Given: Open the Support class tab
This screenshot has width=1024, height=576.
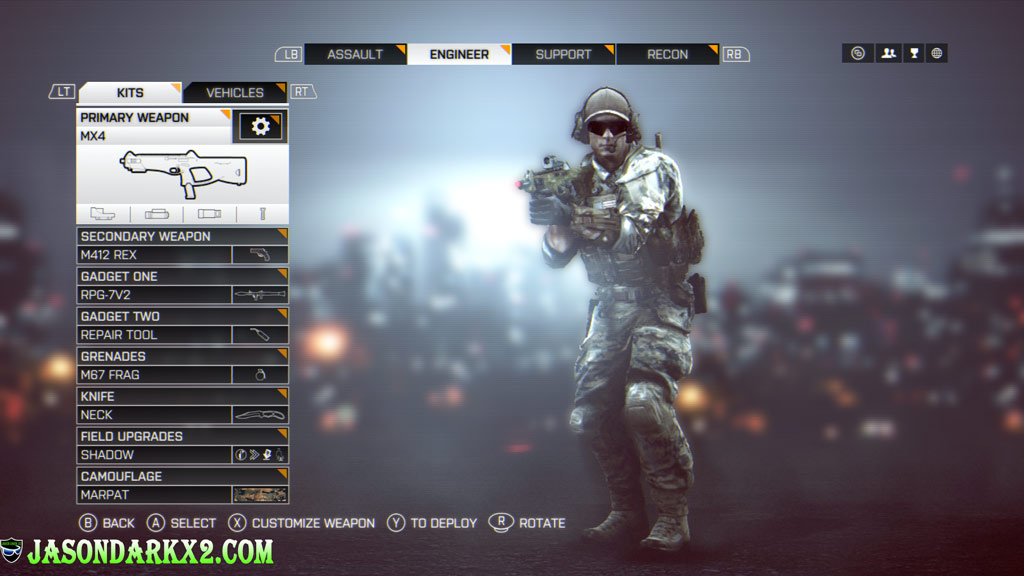Looking at the screenshot, I should click(563, 54).
